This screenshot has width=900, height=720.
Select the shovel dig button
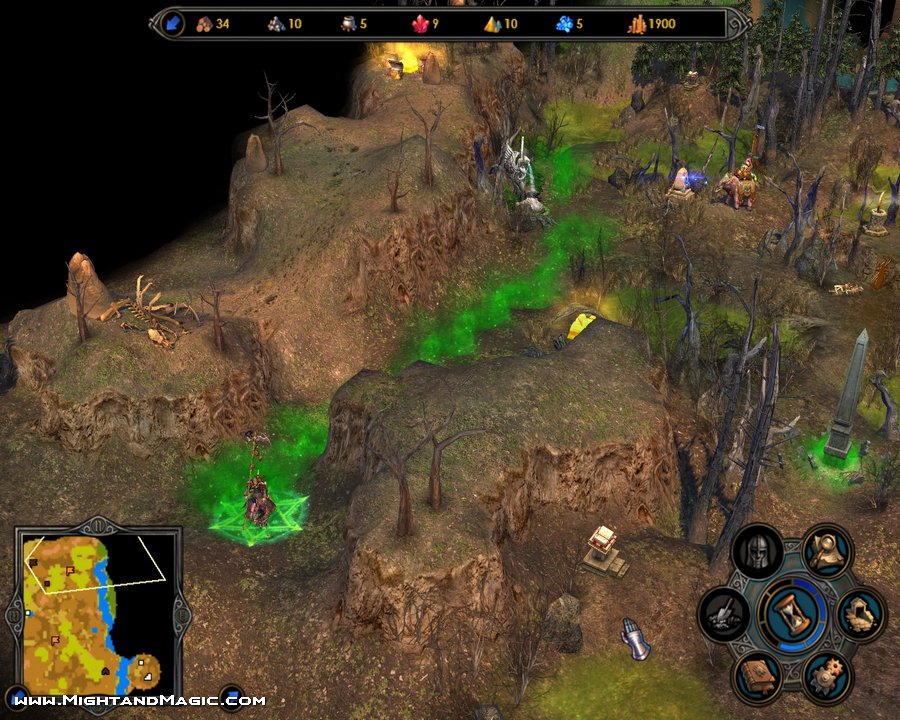coord(725,614)
